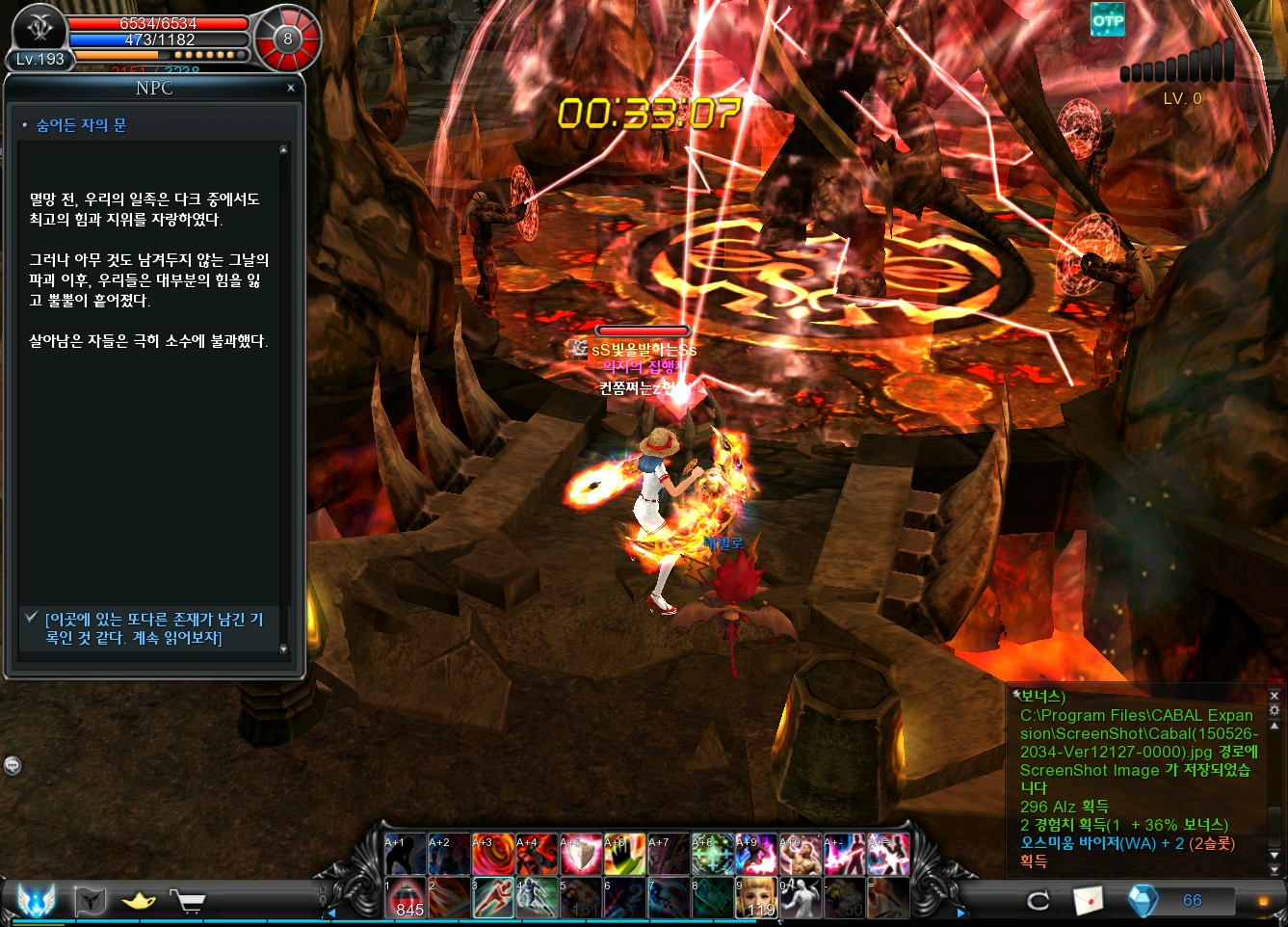
Task: Activate the green cross burst skill A+8
Action: (x=712, y=854)
